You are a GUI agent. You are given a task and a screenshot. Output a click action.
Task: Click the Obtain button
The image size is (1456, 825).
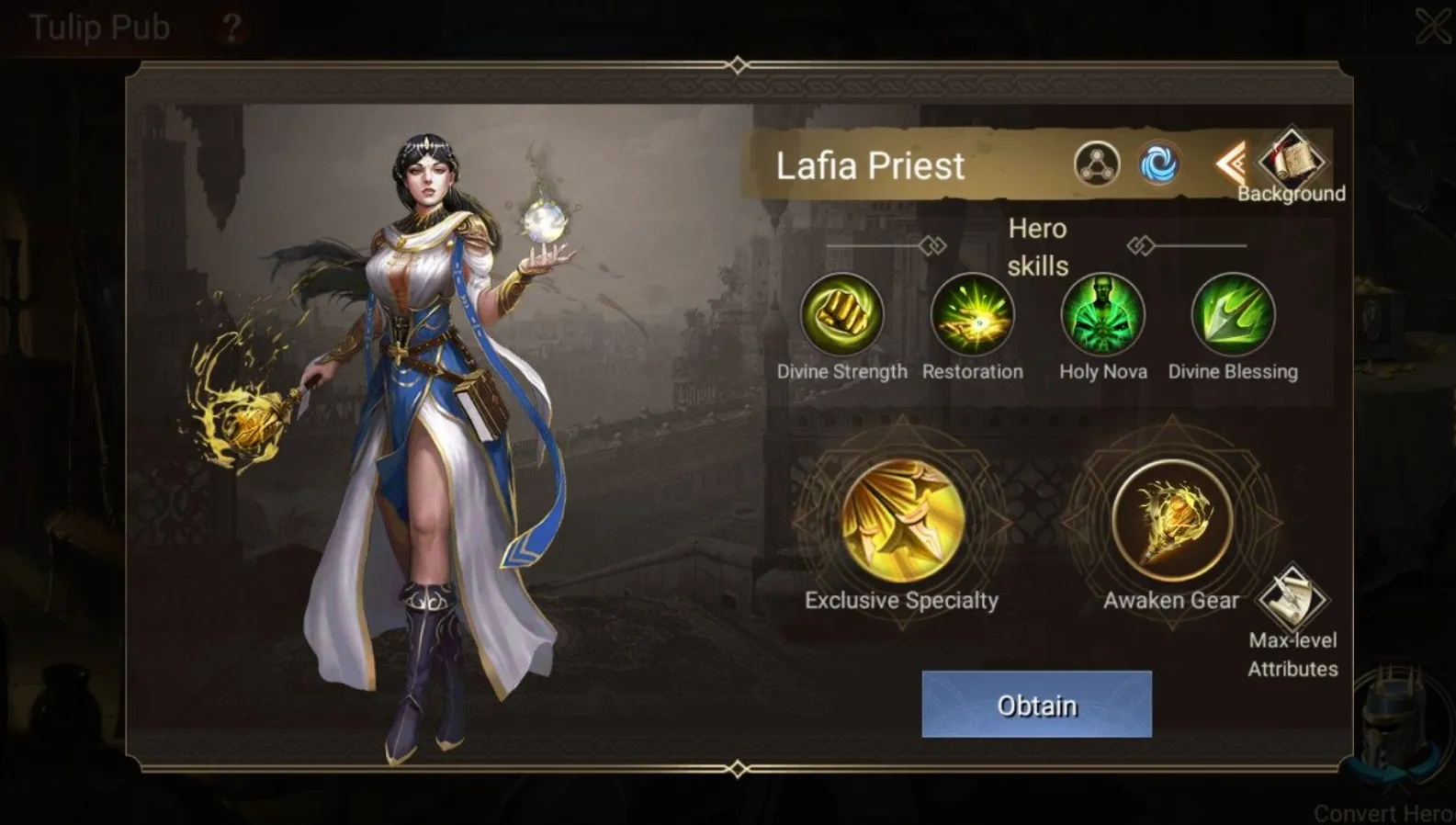[x=1036, y=704]
